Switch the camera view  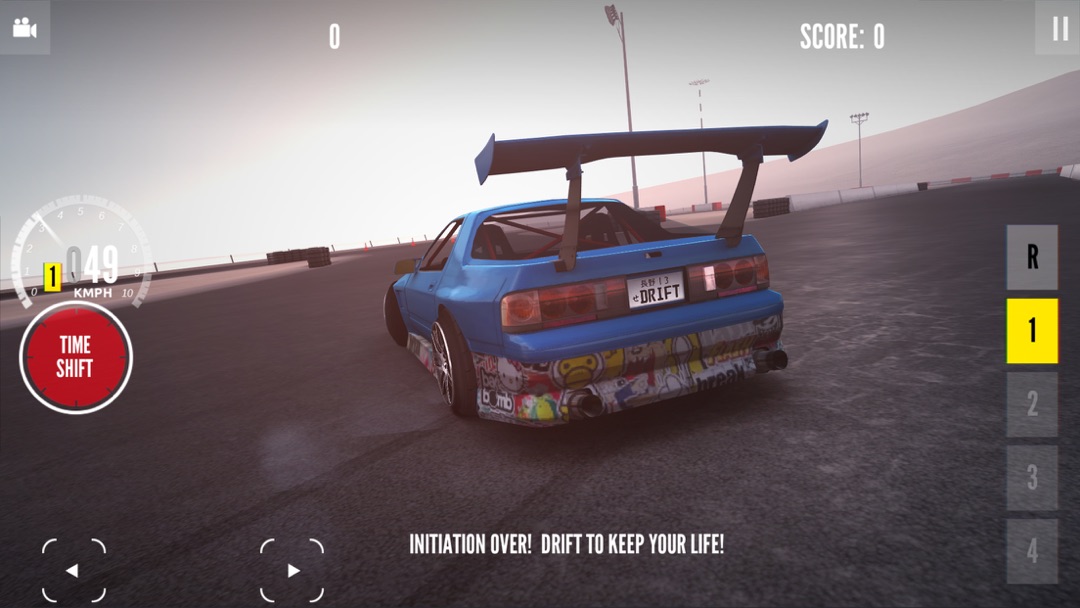pyautogui.click(x=24, y=27)
